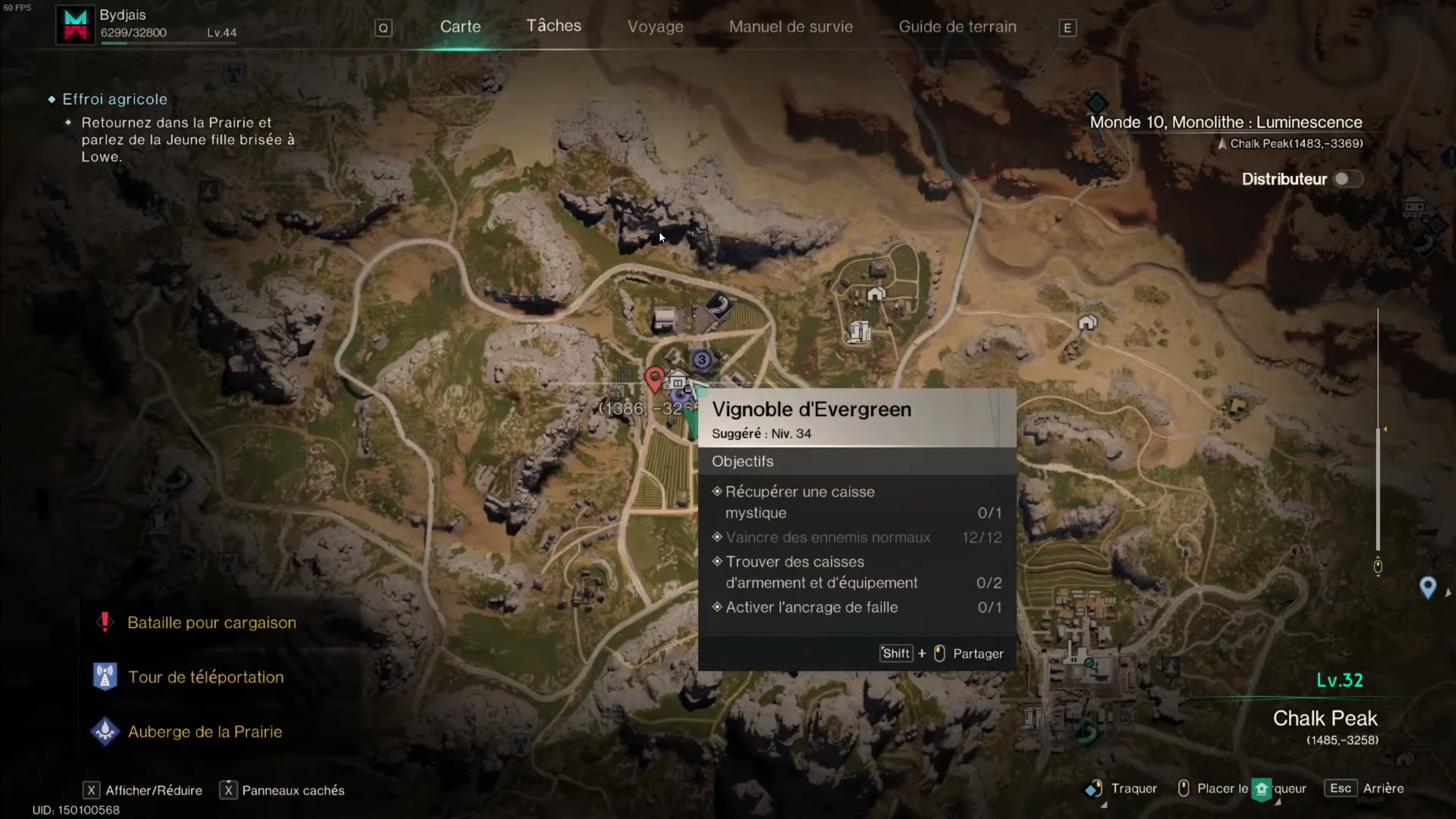Open the Voyage tab

(655, 27)
